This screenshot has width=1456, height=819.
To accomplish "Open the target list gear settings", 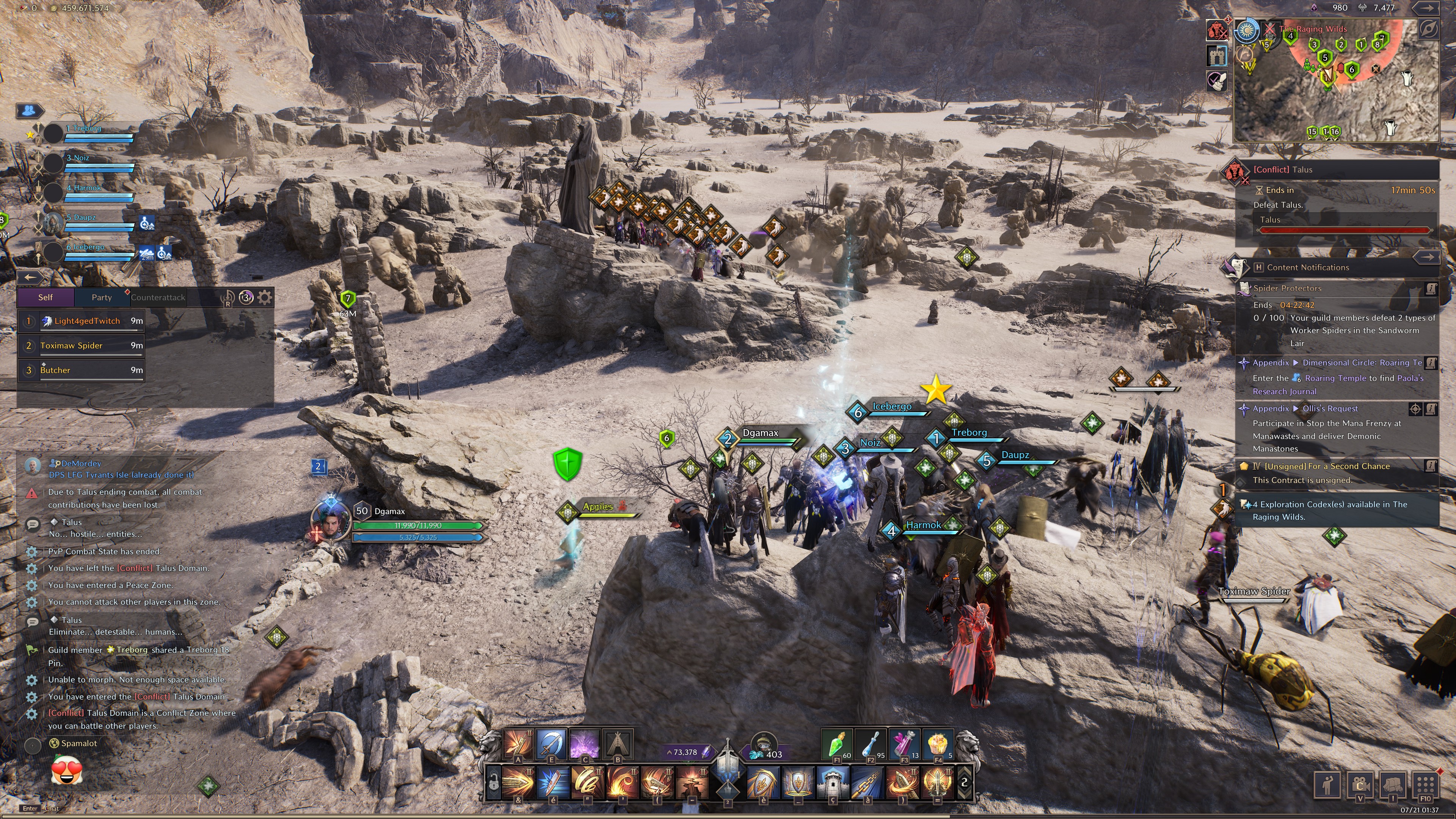I will click(x=265, y=297).
